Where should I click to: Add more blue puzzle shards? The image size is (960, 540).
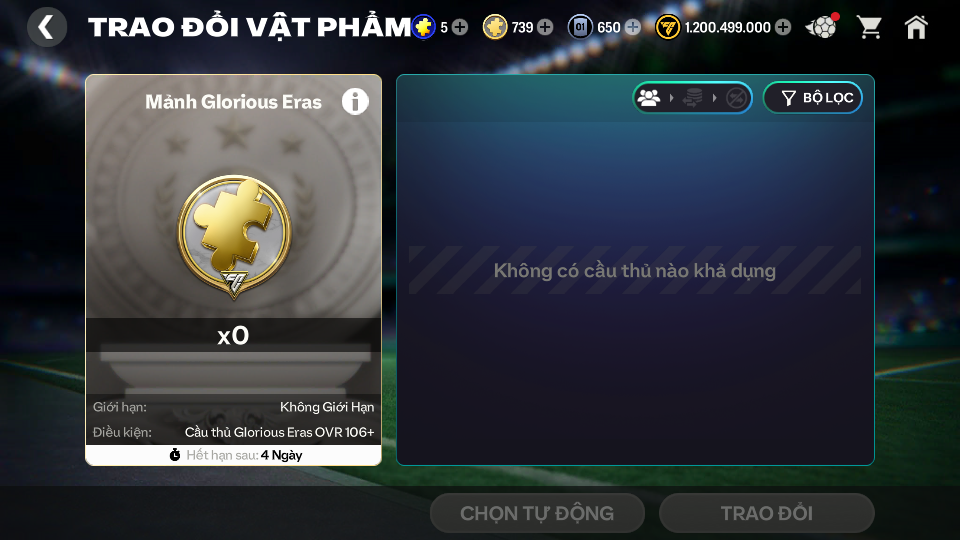tap(460, 27)
